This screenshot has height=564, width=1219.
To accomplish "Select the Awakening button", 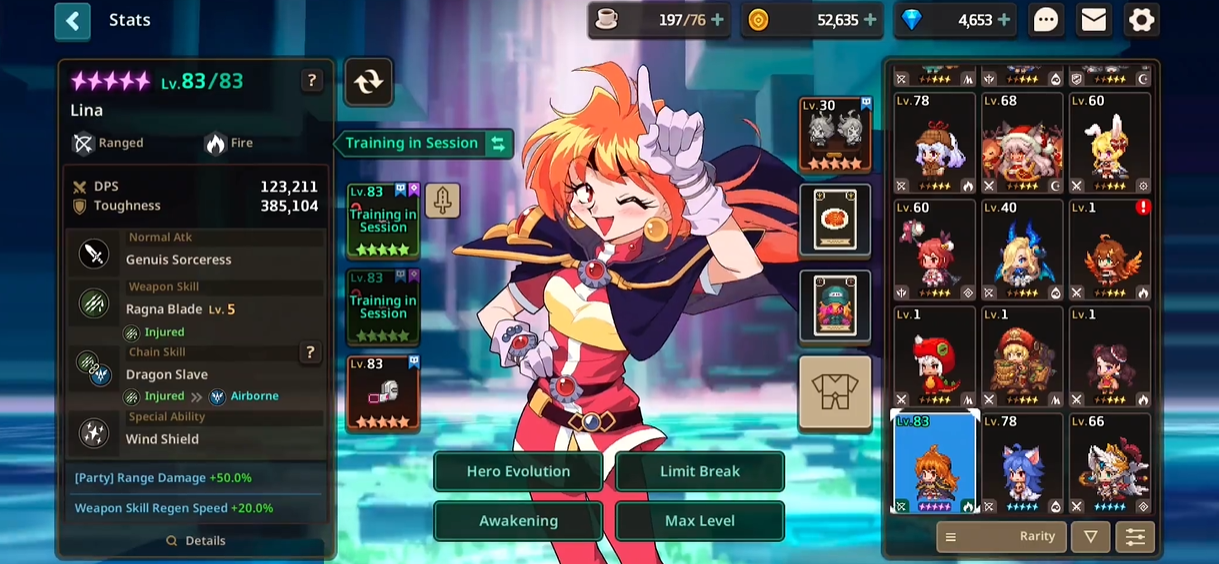I will click(x=518, y=521).
